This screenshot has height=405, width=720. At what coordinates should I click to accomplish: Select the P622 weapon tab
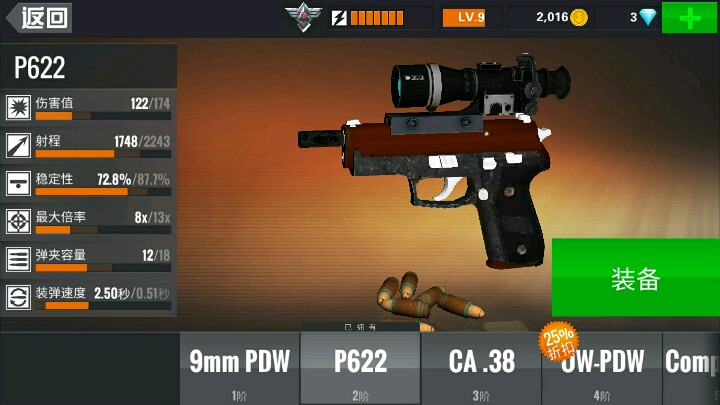[x=360, y=367]
